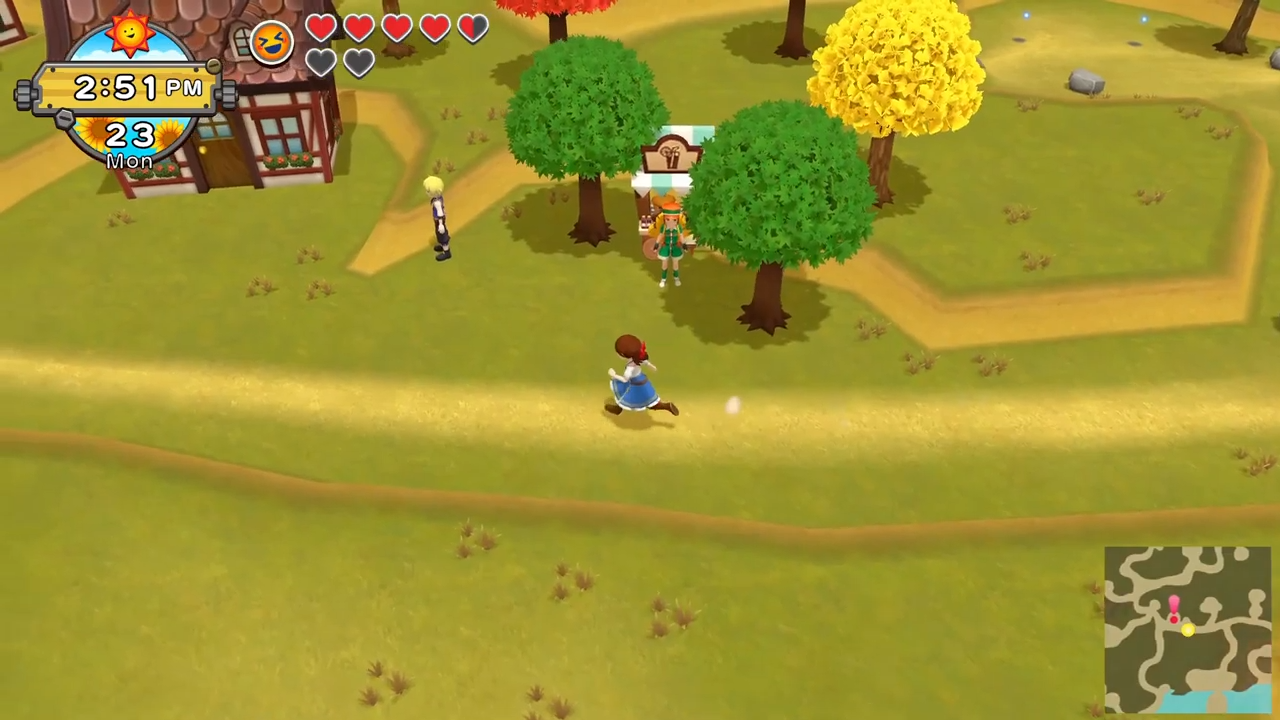1280x720 pixels.
Task: Click the first full red heart
Action: 321,28
